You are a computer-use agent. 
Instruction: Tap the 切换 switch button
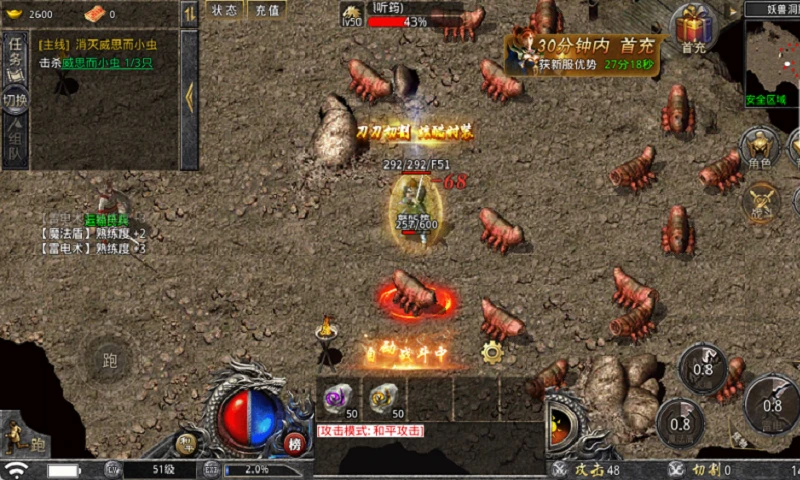click(x=15, y=100)
